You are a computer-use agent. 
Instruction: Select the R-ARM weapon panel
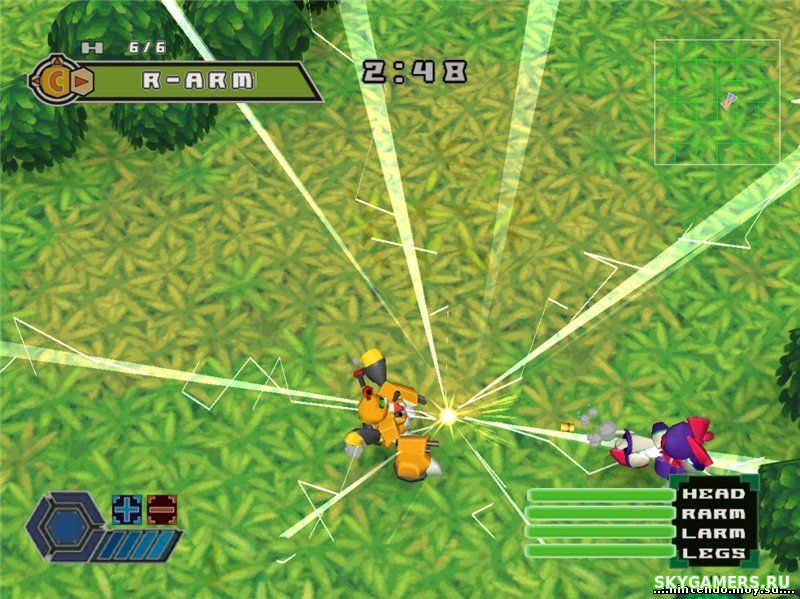click(x=200, y=82)
